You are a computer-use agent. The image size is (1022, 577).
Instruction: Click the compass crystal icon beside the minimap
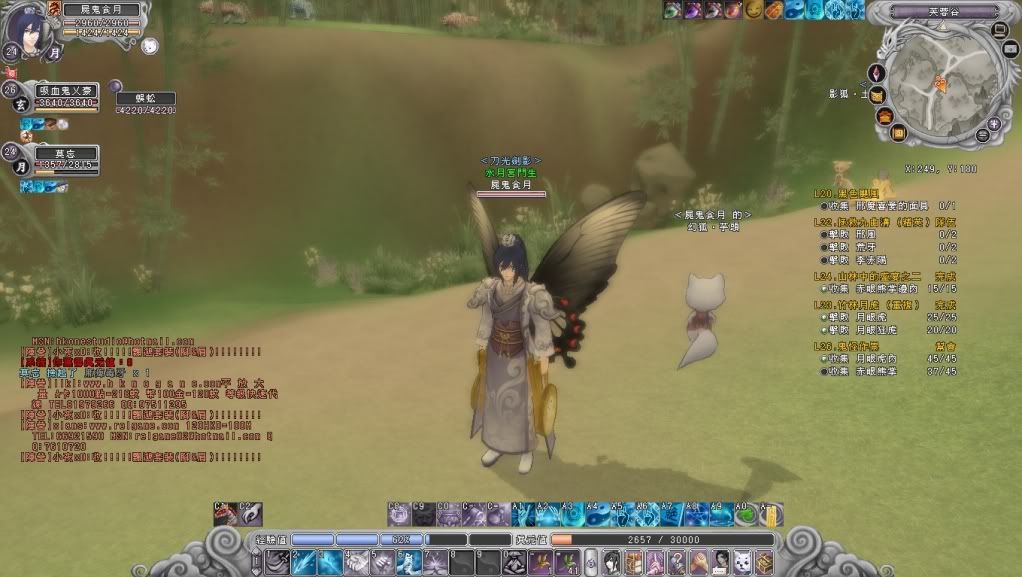click(x=878, y=73)
